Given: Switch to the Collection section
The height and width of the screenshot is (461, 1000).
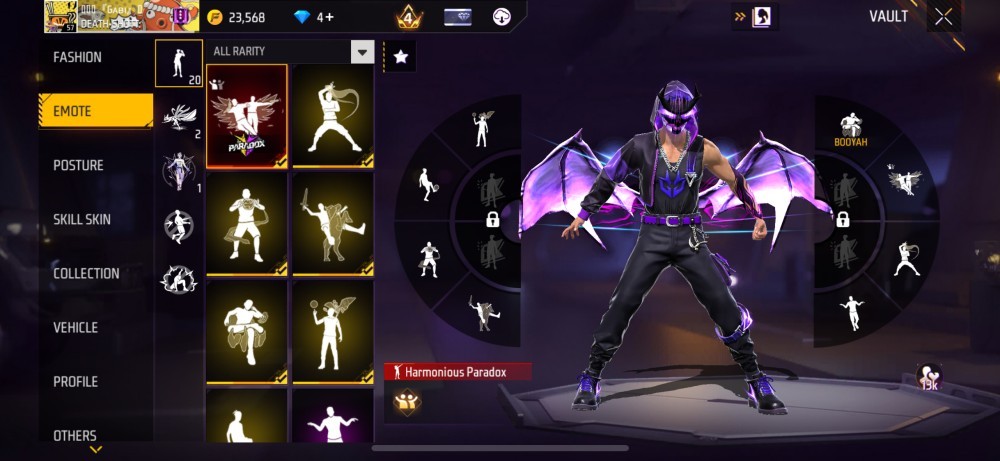Looking at the screenshot, I should coord(86,274).
